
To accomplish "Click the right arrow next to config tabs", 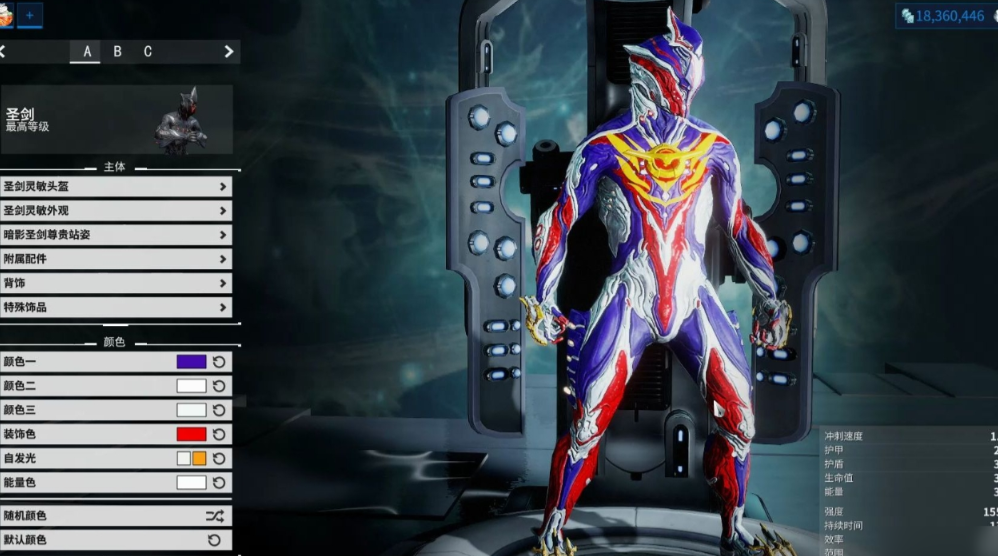I will click(x=229, y=52).
